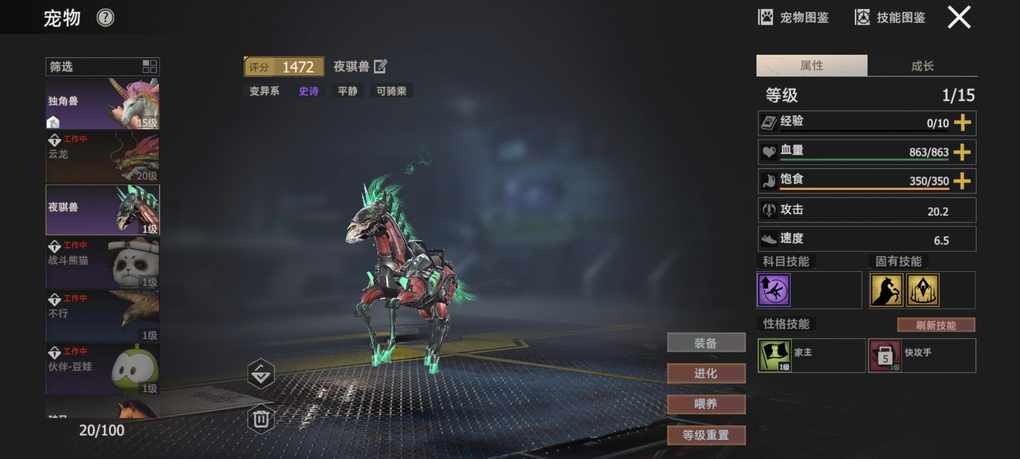Screen dimensions: 1020x459
Task: Add experience with the 经验 plus button
Action: click(x=962, y=123)
